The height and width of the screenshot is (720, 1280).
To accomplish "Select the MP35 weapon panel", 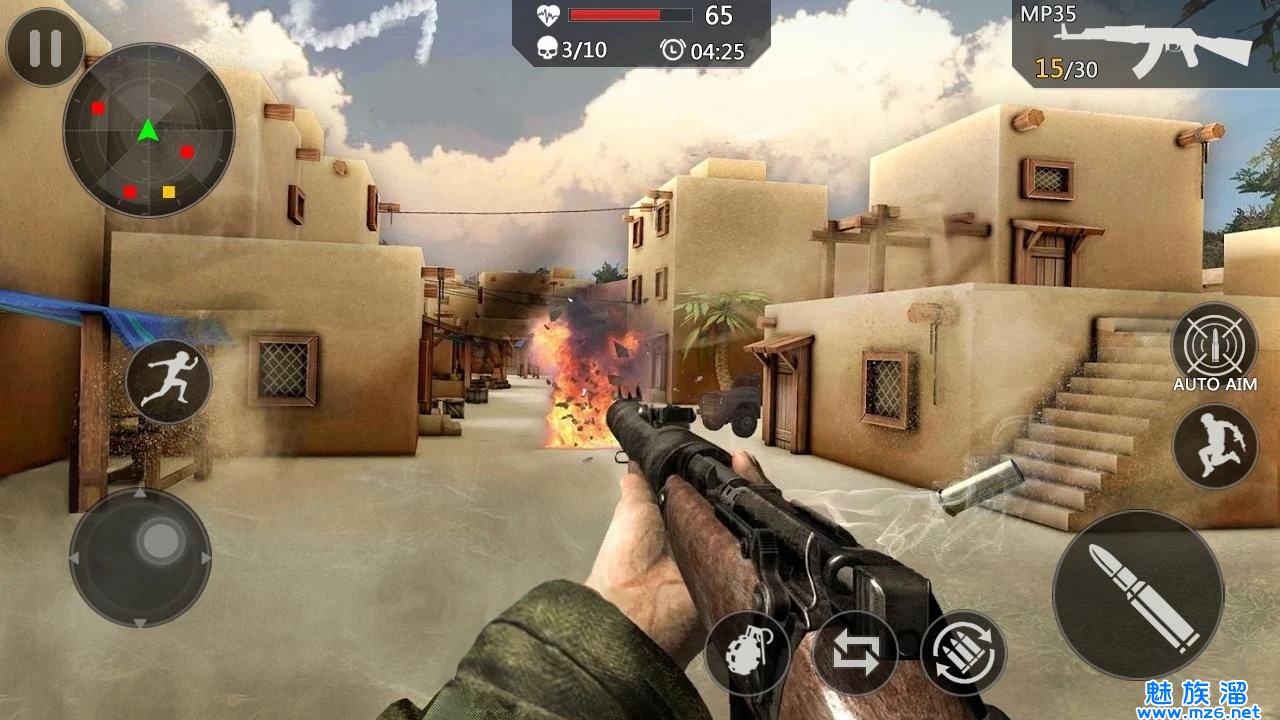I will tap(1145, 45).
